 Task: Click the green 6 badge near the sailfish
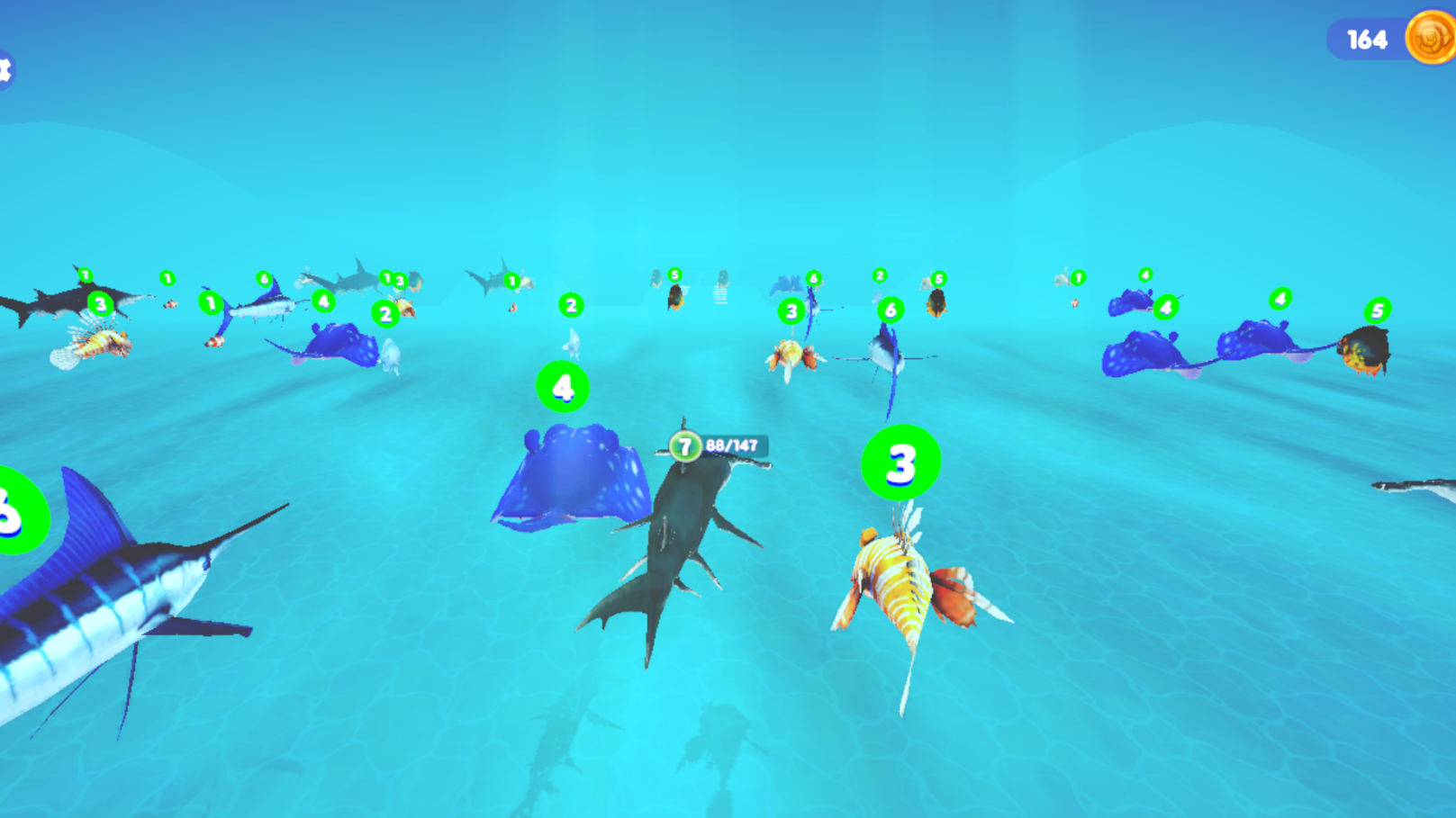coord(892,307)
